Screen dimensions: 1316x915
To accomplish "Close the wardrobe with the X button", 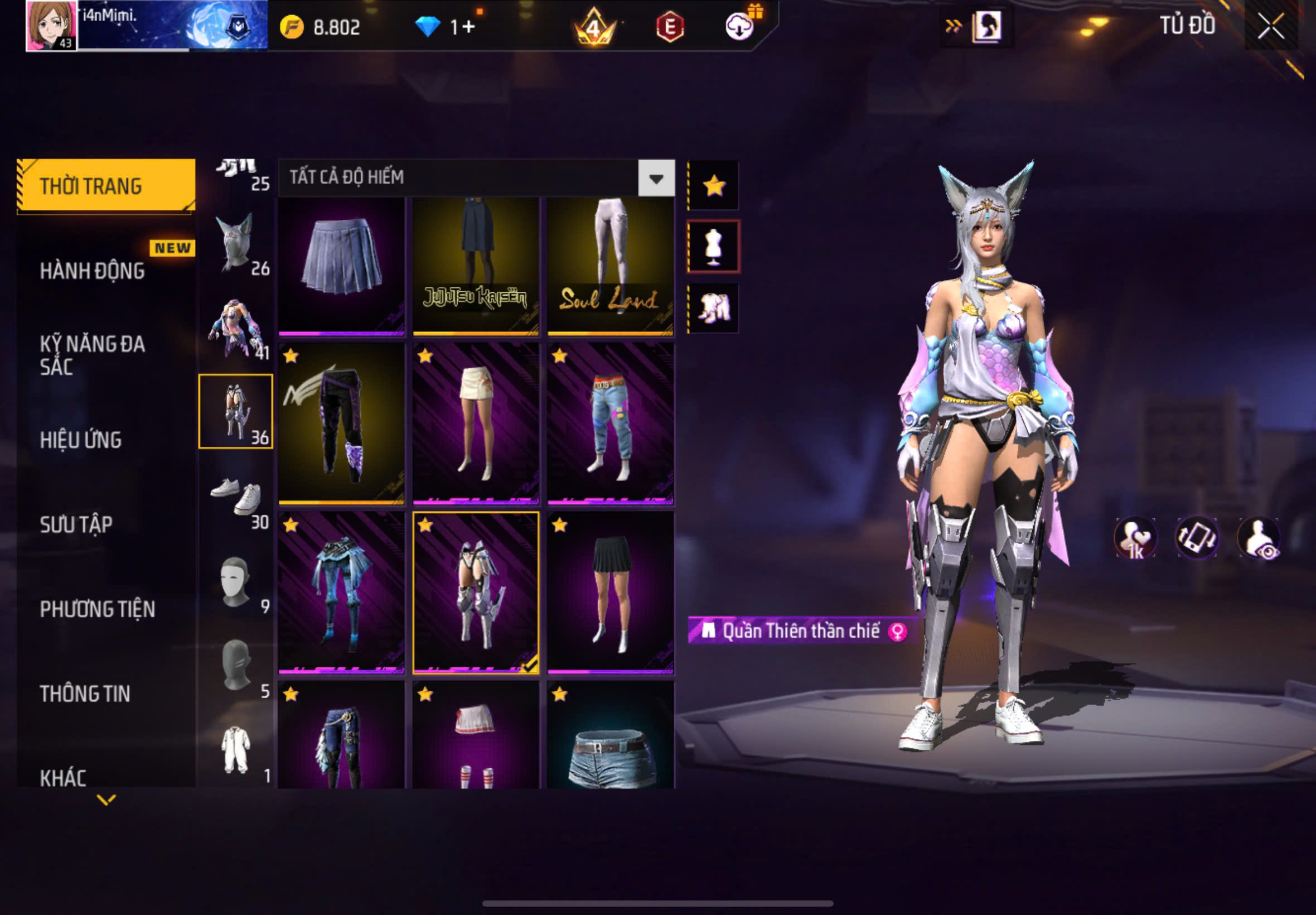I will 1270,26.
